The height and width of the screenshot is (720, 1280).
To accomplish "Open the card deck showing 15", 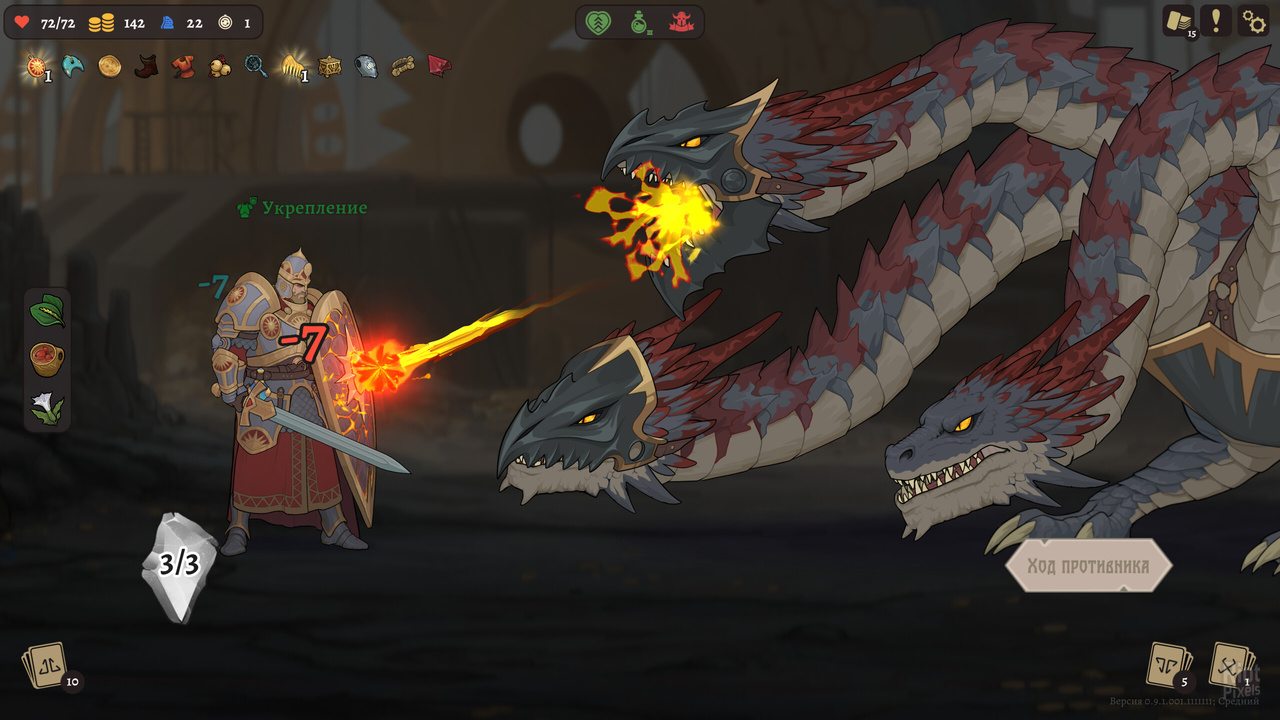I will [1183, 21].
